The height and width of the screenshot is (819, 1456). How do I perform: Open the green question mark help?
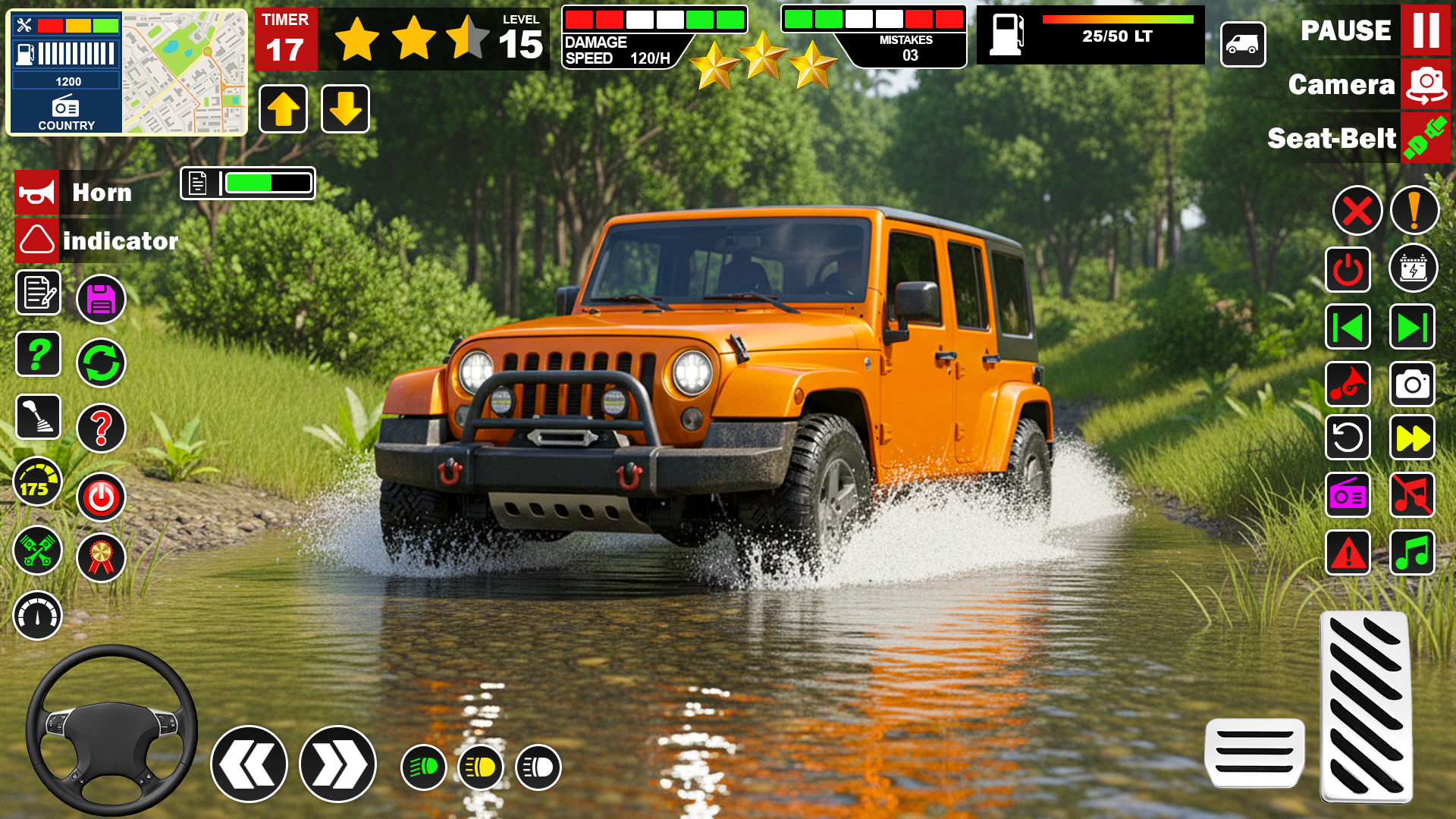pyautogui.click(x=39, y=353)
